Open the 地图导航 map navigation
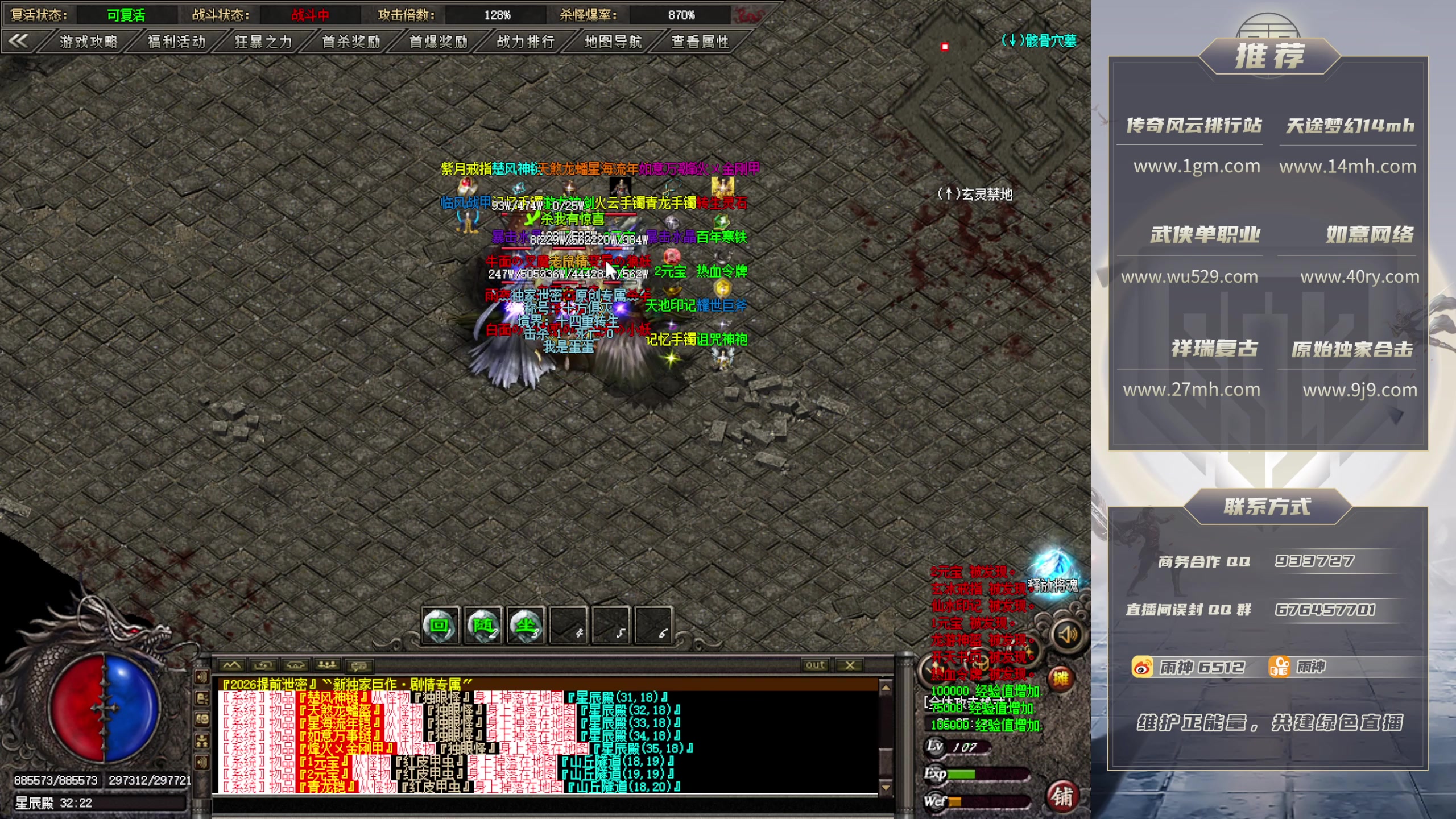 pos(613,42)
